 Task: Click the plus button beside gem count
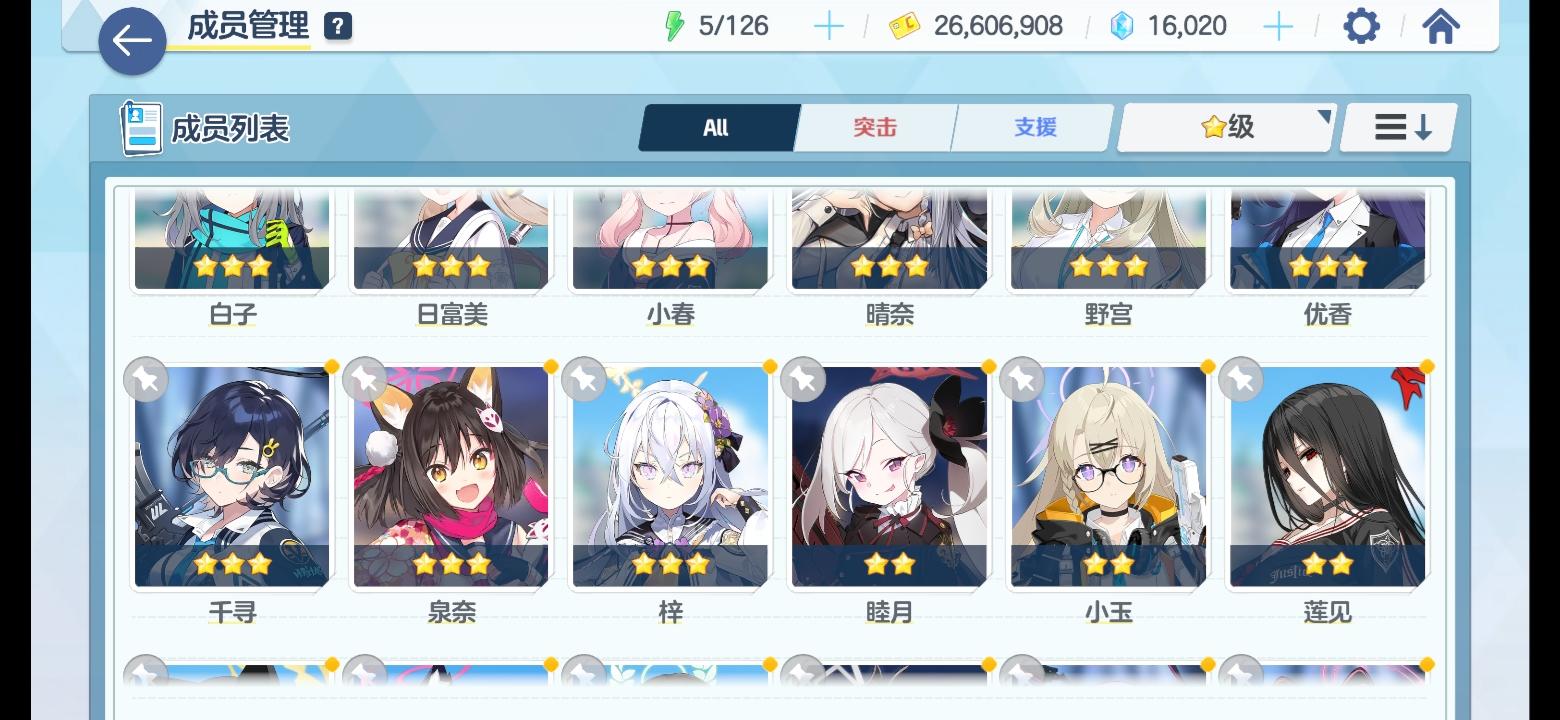[x=1277, y=25]
